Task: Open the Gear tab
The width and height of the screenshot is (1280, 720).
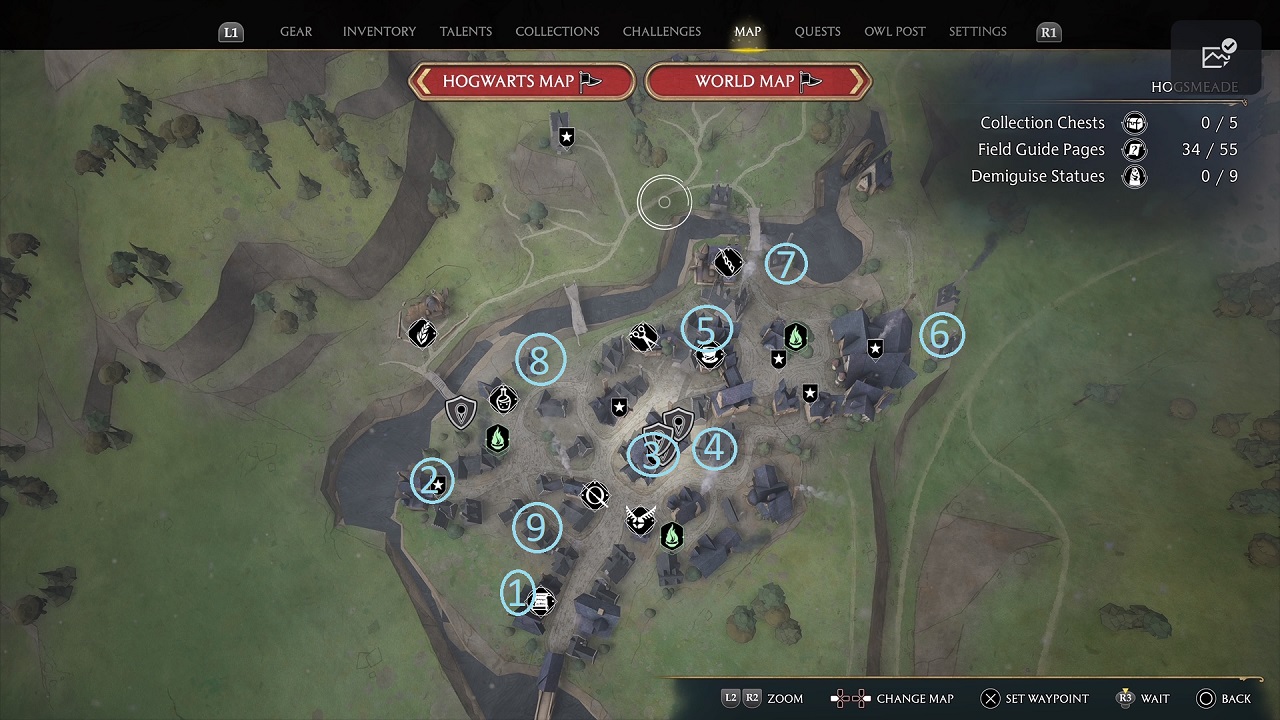Action: (296, 32)
